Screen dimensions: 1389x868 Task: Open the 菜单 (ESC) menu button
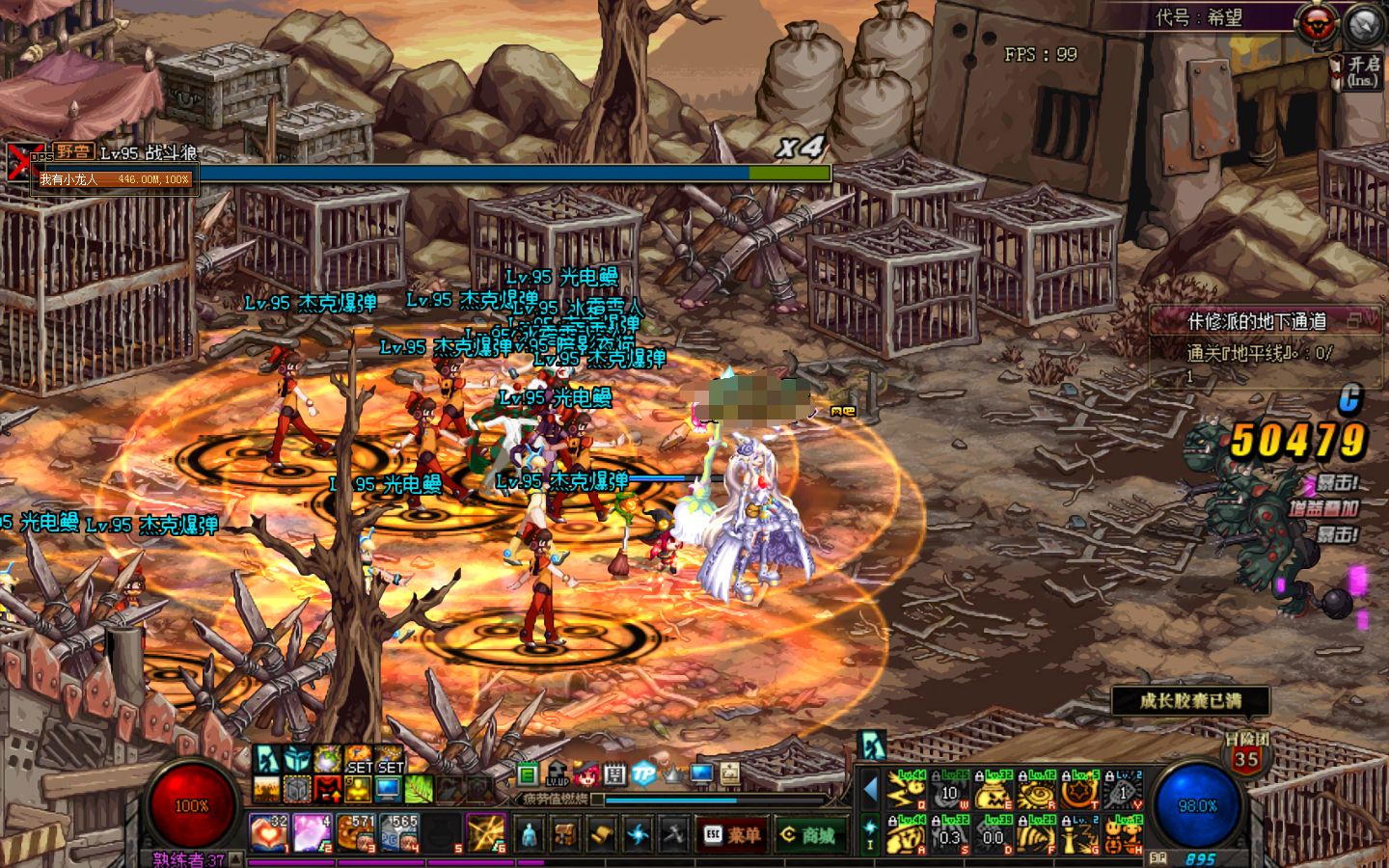[732, 835]
